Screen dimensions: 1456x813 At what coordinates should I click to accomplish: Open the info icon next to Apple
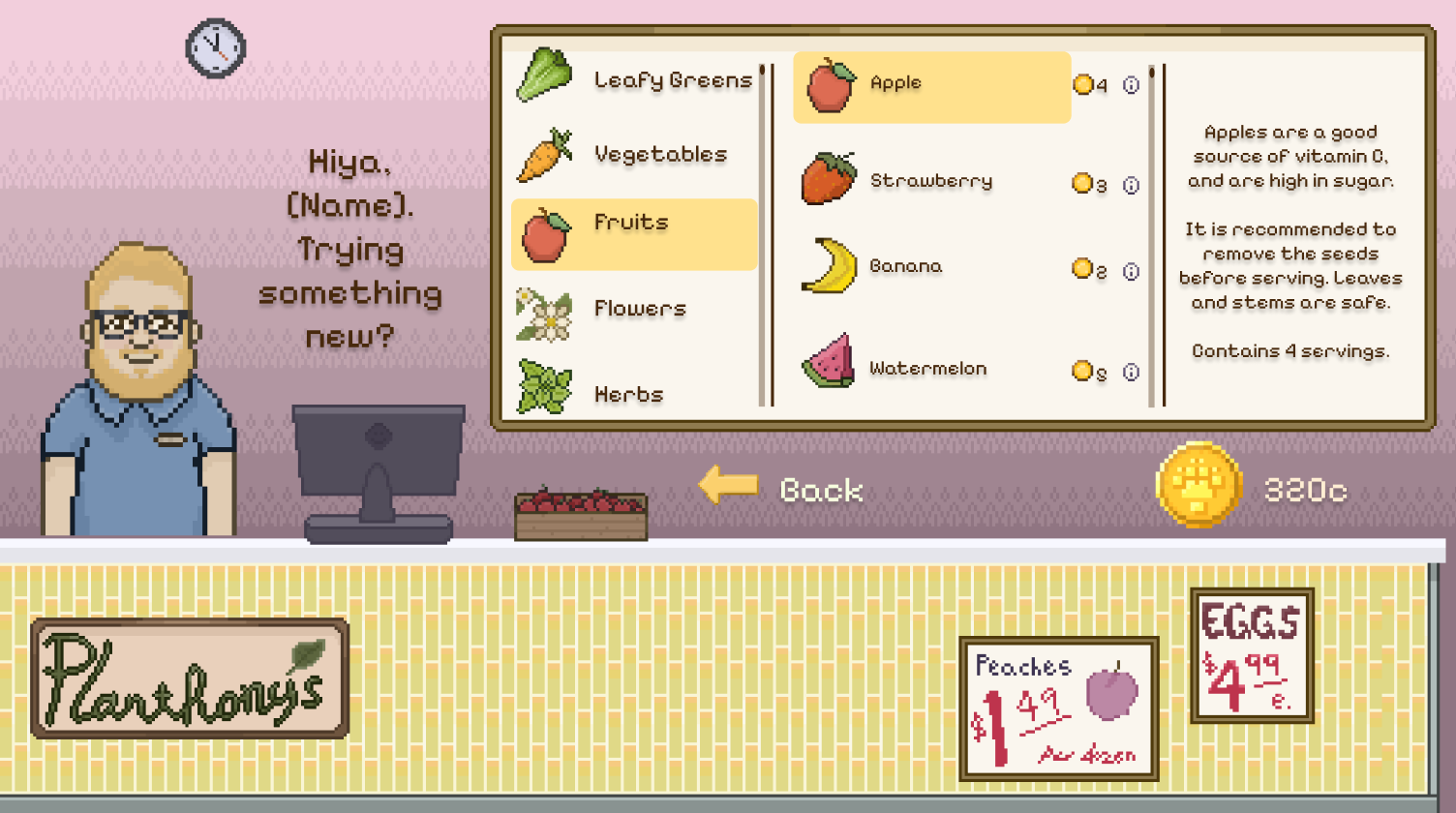coord(1131,85)
